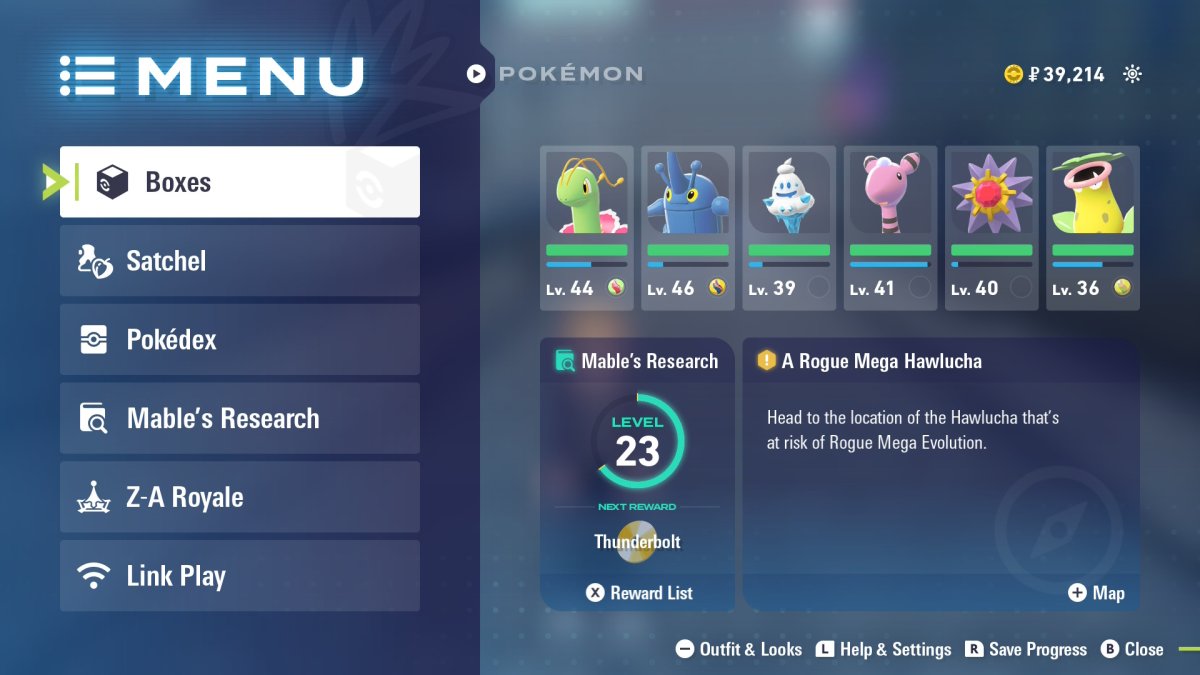Select the level 36 Victreebel party slot

coord(1093,228)
